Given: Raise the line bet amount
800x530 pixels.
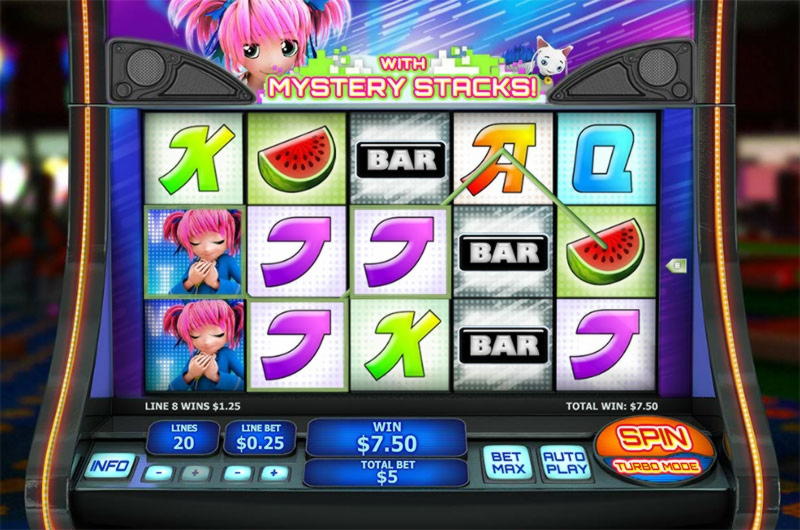Looking at the screenshot, I should pos(271,473).
